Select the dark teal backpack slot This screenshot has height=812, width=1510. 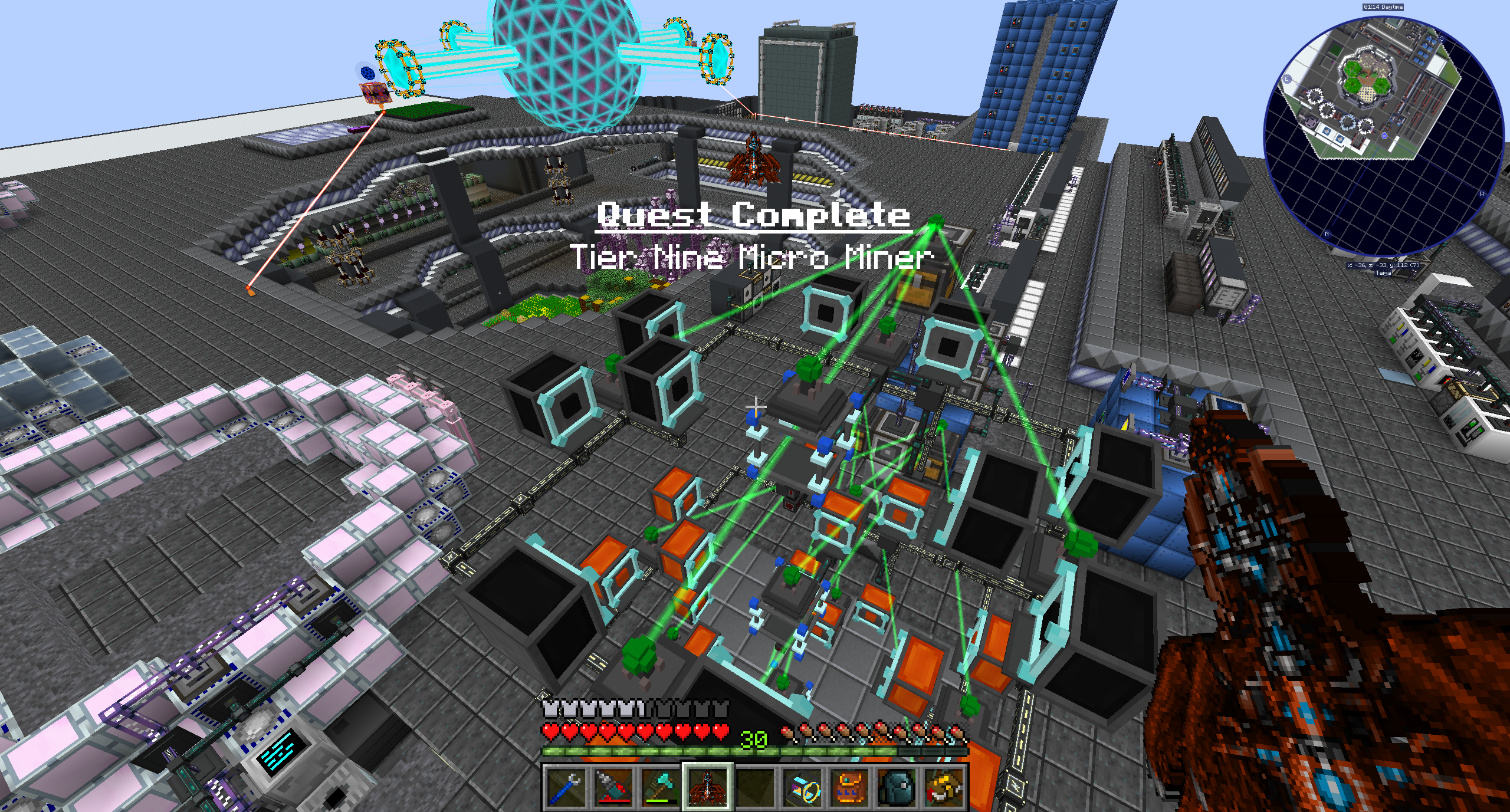tap(897, 787)
